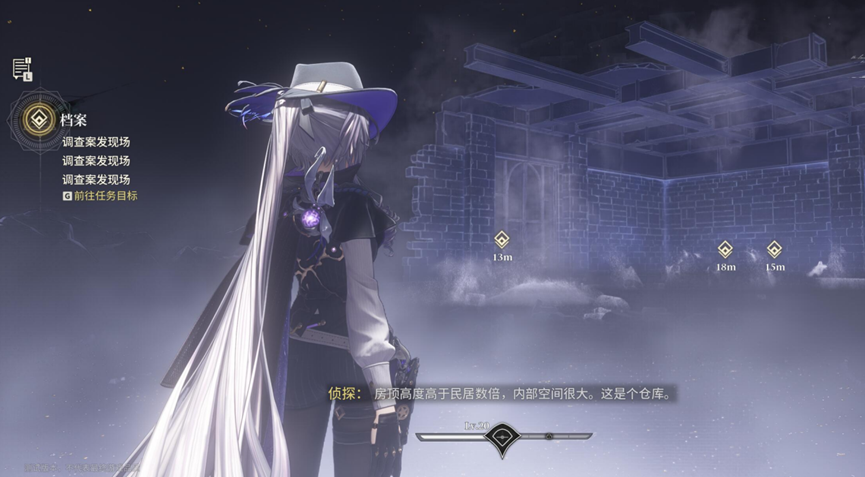Image resolution: width=865 pixels, height=477 pixels.
Task: Select the waypoint marker showing 18m
Action: [726, 250]
